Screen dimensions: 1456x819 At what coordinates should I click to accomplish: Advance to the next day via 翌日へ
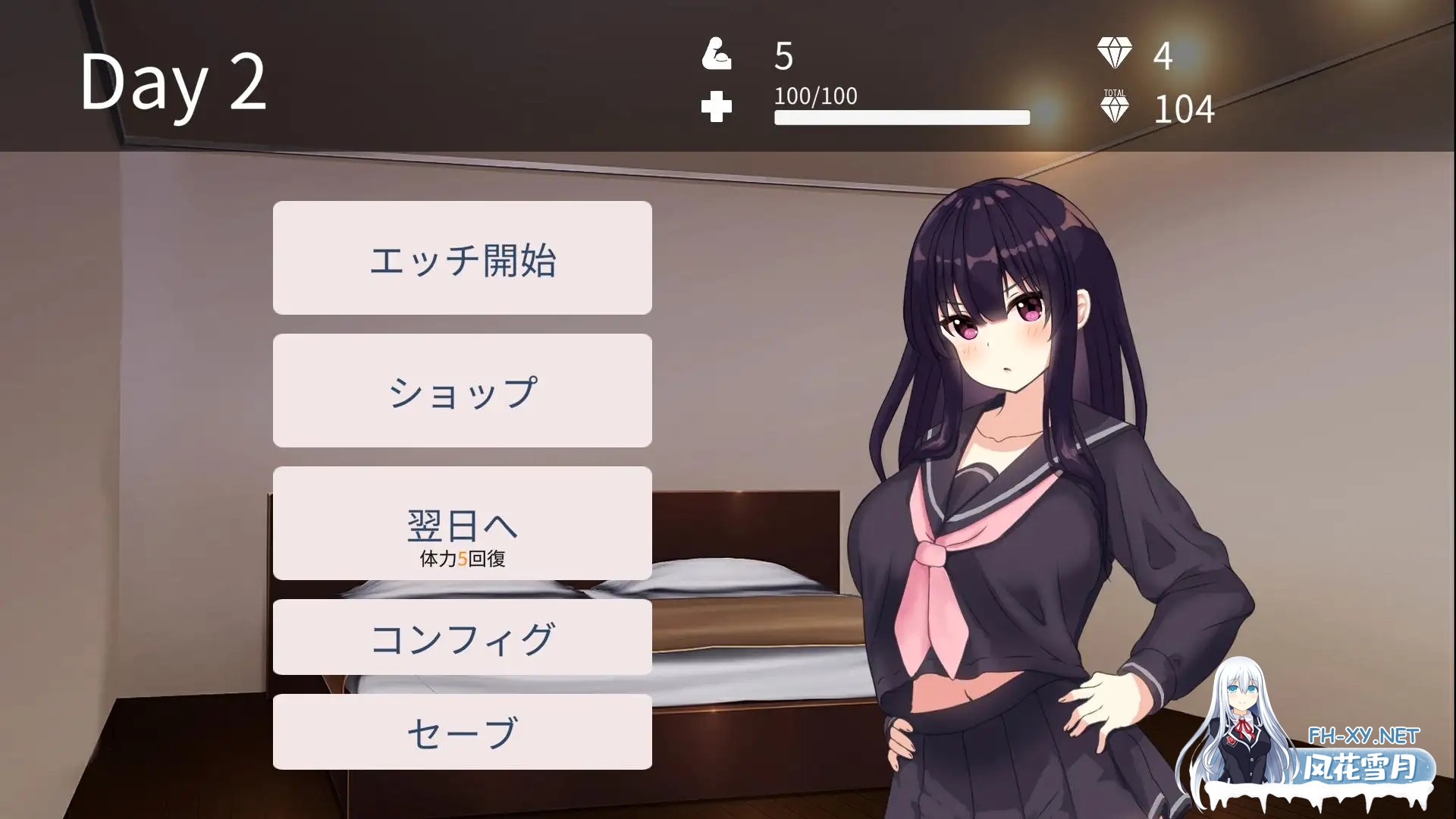(463, 522)
